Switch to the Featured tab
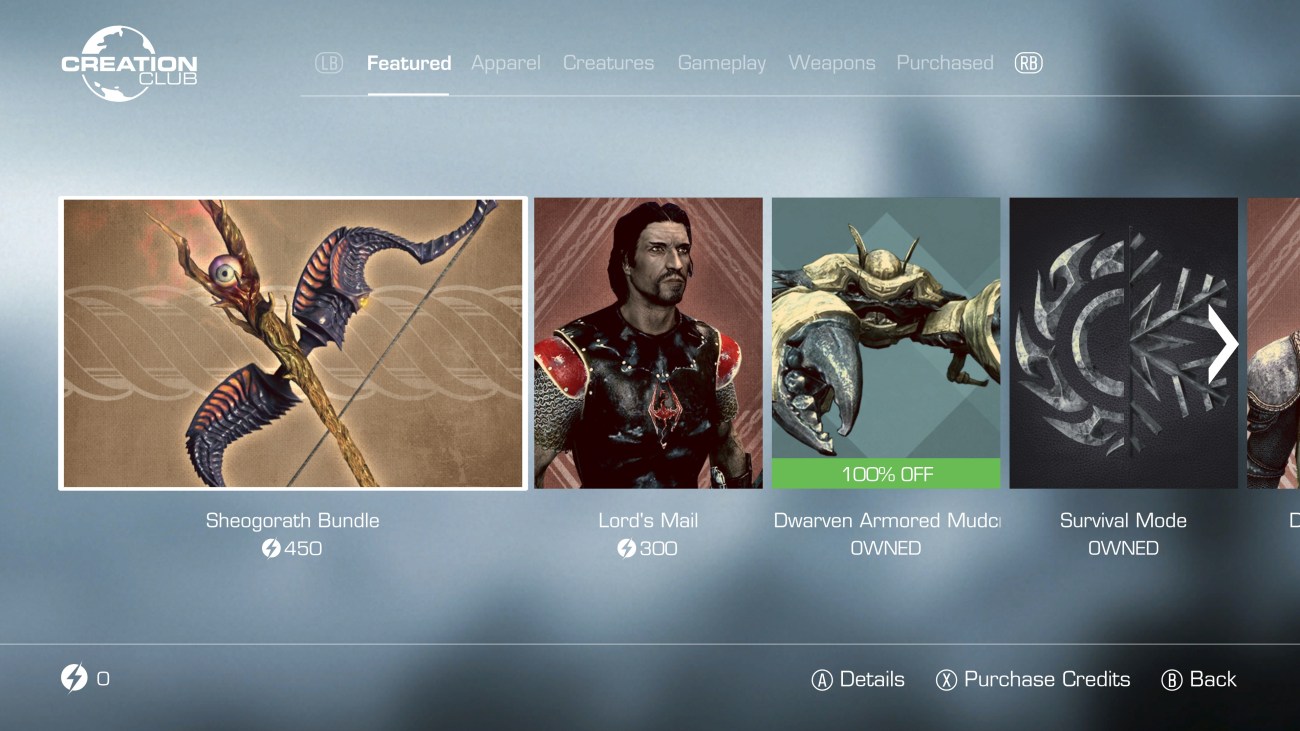This screenshot has height=731, width=1300. coord(408,63)
